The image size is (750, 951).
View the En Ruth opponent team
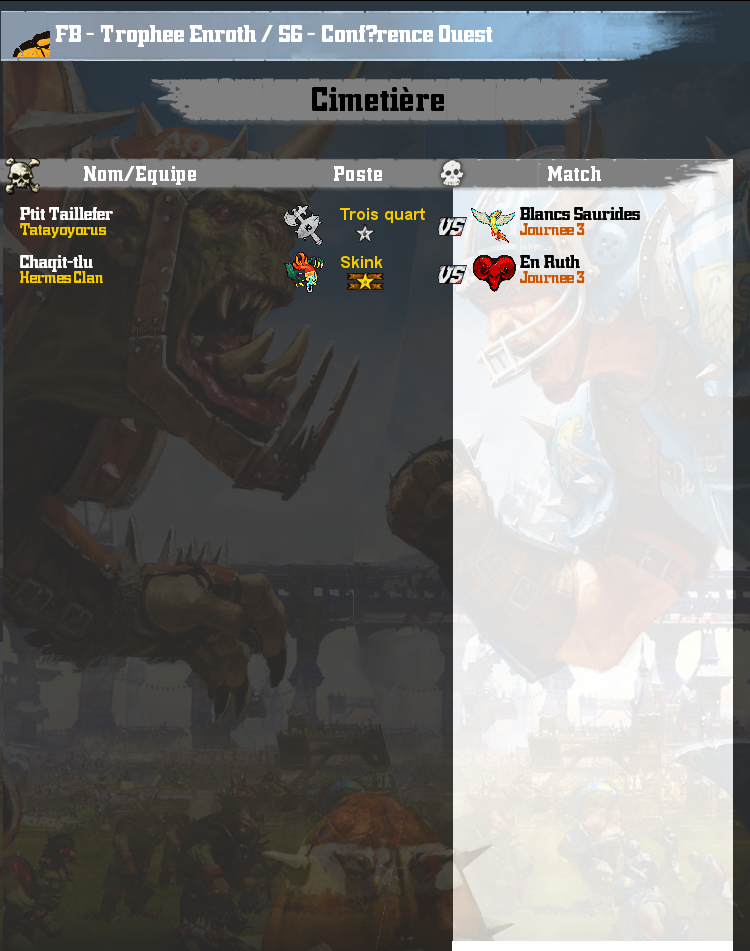click(549, 262)
